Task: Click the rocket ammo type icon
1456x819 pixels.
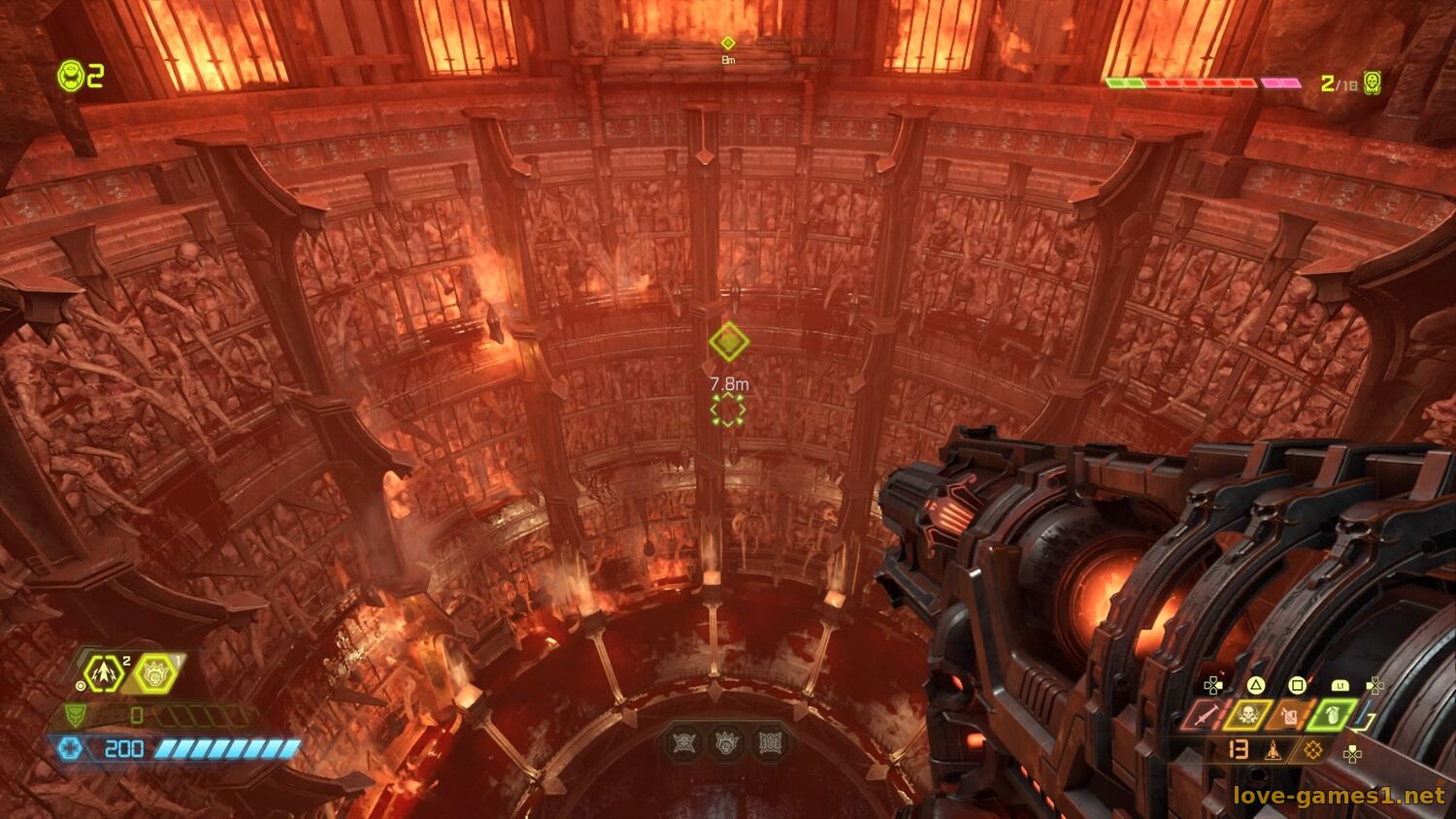Action: (1274, 750)
